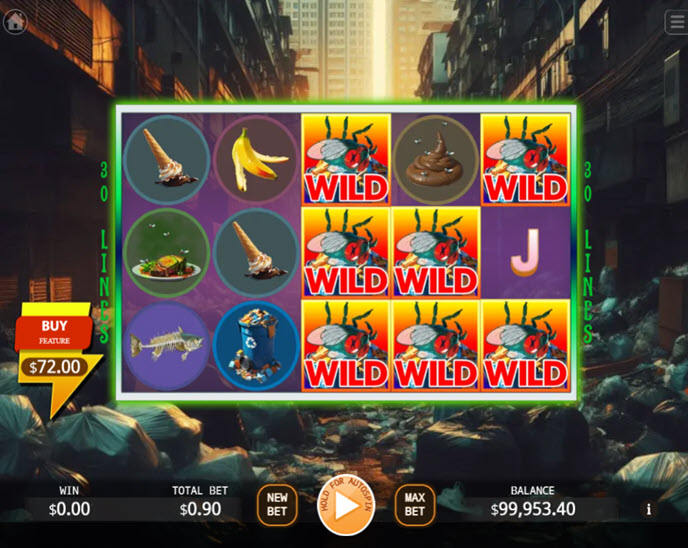This screenshot has height=548, width=688.
Task: Show game info with the i icon
Action: click(x=648, y=509)
